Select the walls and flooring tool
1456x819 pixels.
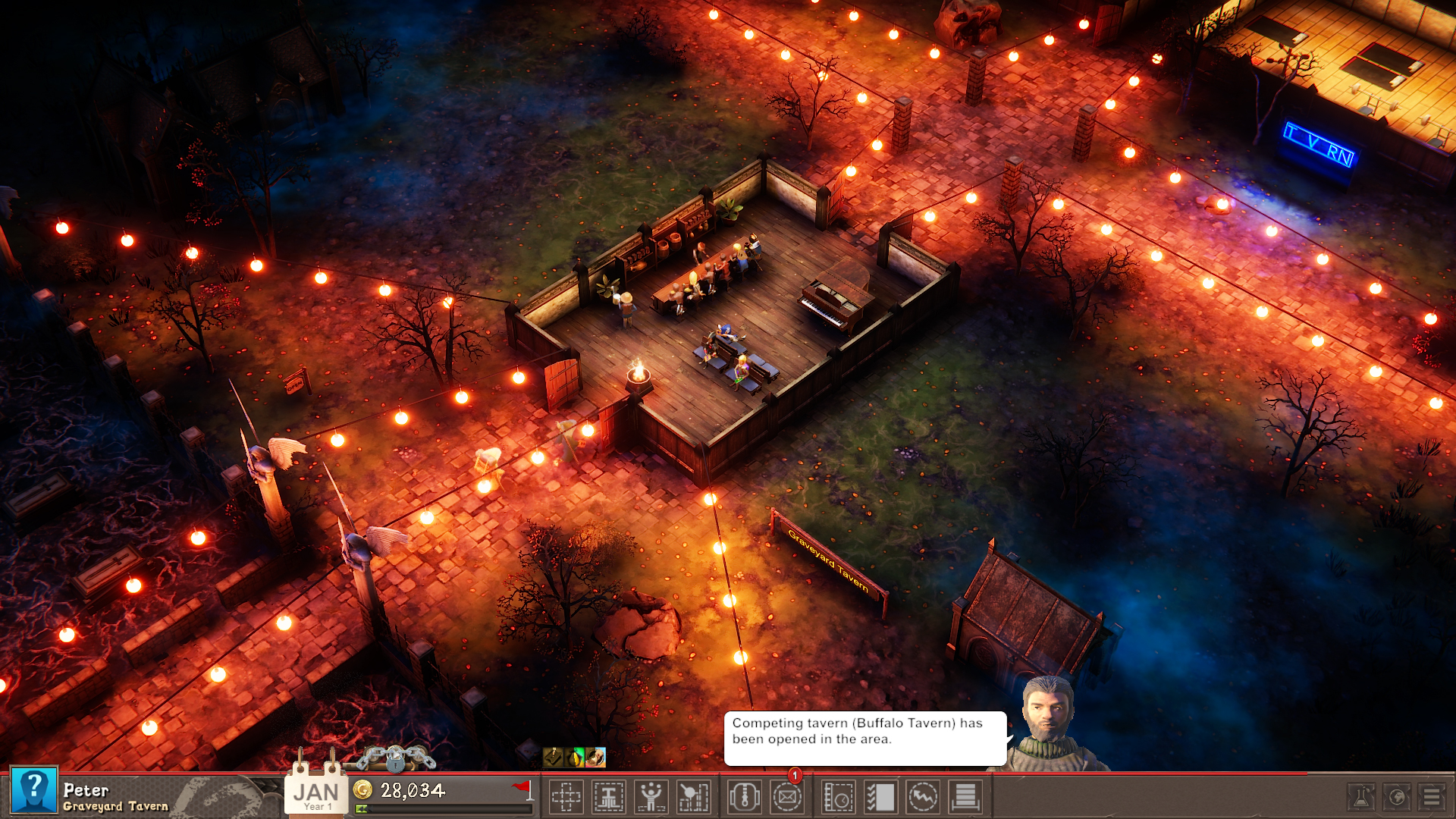(610, 797)
